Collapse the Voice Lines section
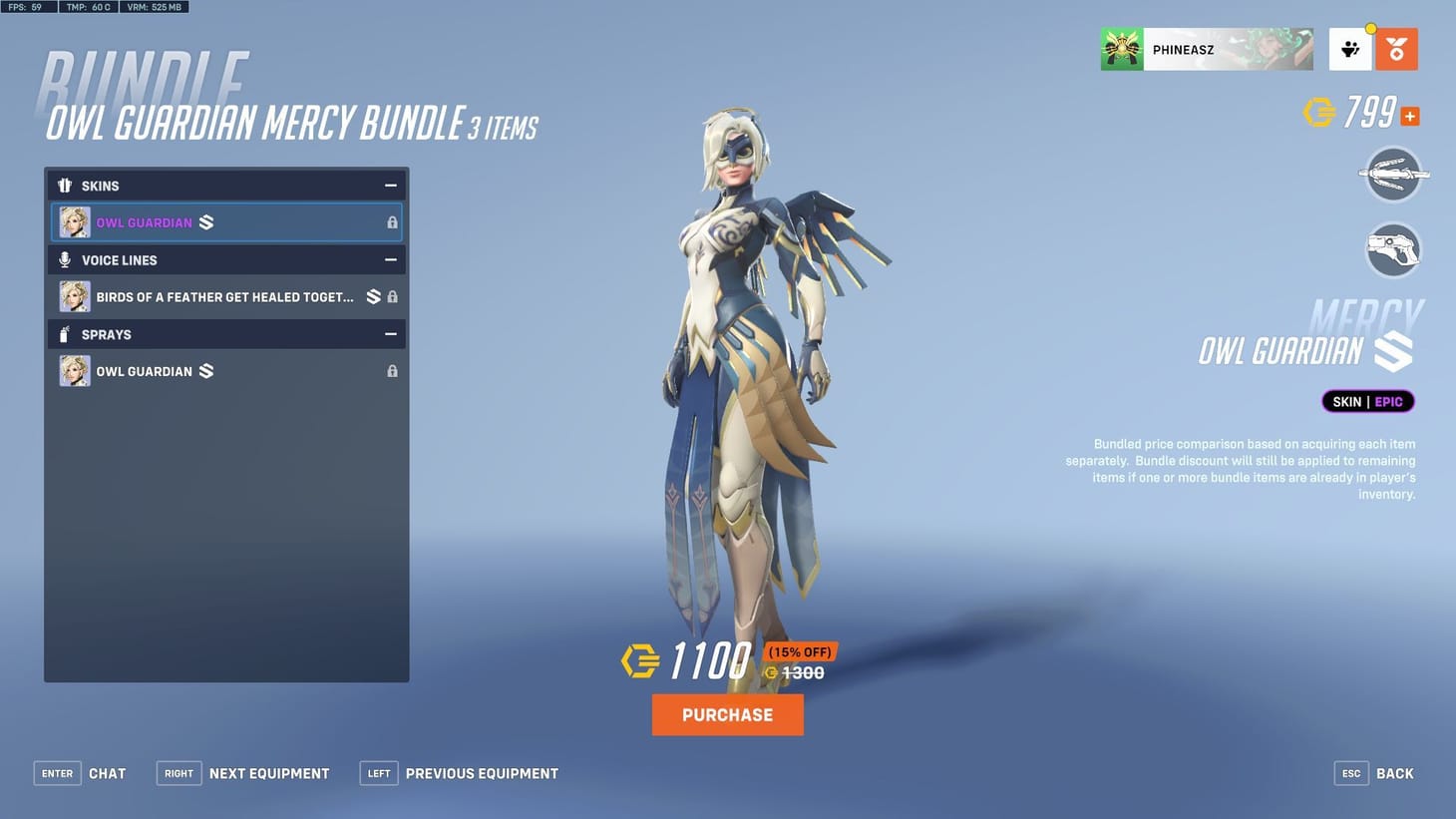This screenshot has width=1456, height=819. [391, 259]
